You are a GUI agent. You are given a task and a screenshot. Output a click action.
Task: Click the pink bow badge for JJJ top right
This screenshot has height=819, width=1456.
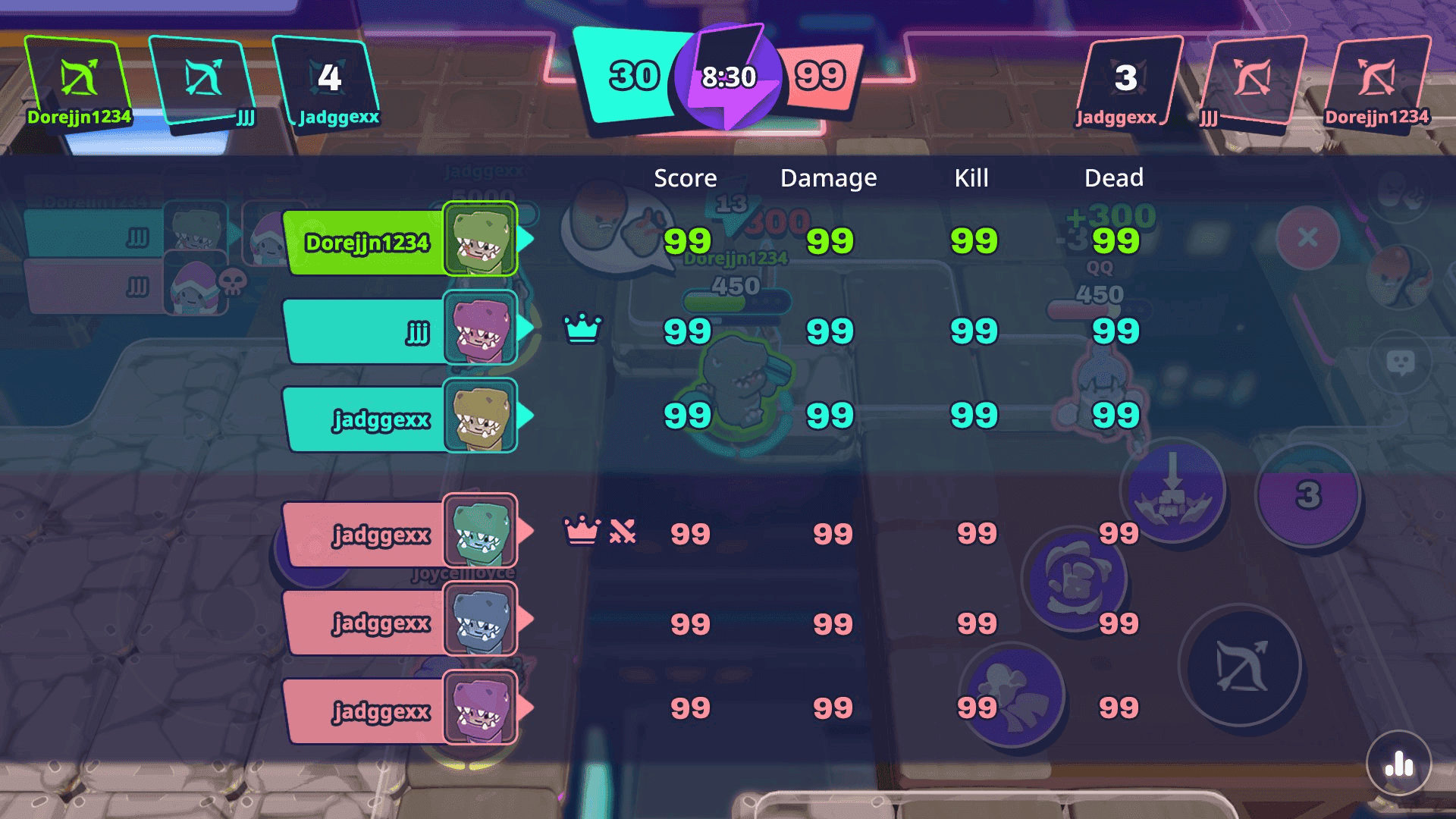[1255, 76]
